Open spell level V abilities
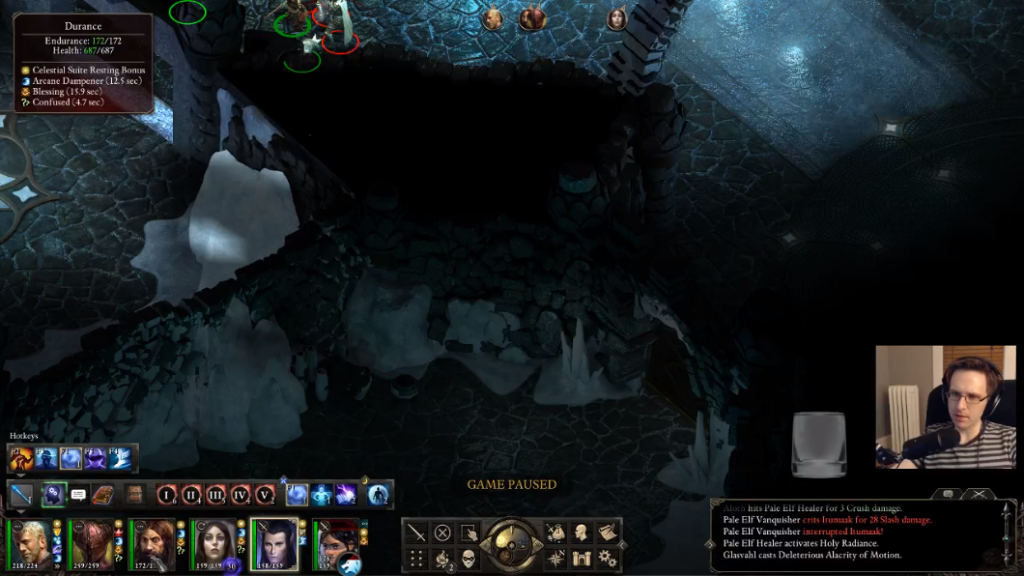Viewport: 1024px width, 576px height. click(264, 494)
